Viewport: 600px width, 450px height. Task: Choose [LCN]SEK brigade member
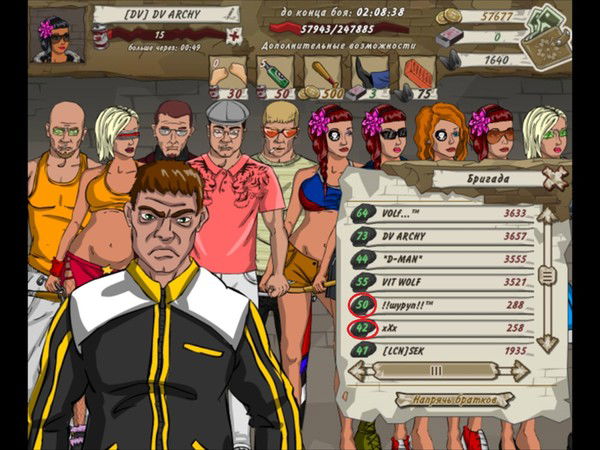coord(440,351)
